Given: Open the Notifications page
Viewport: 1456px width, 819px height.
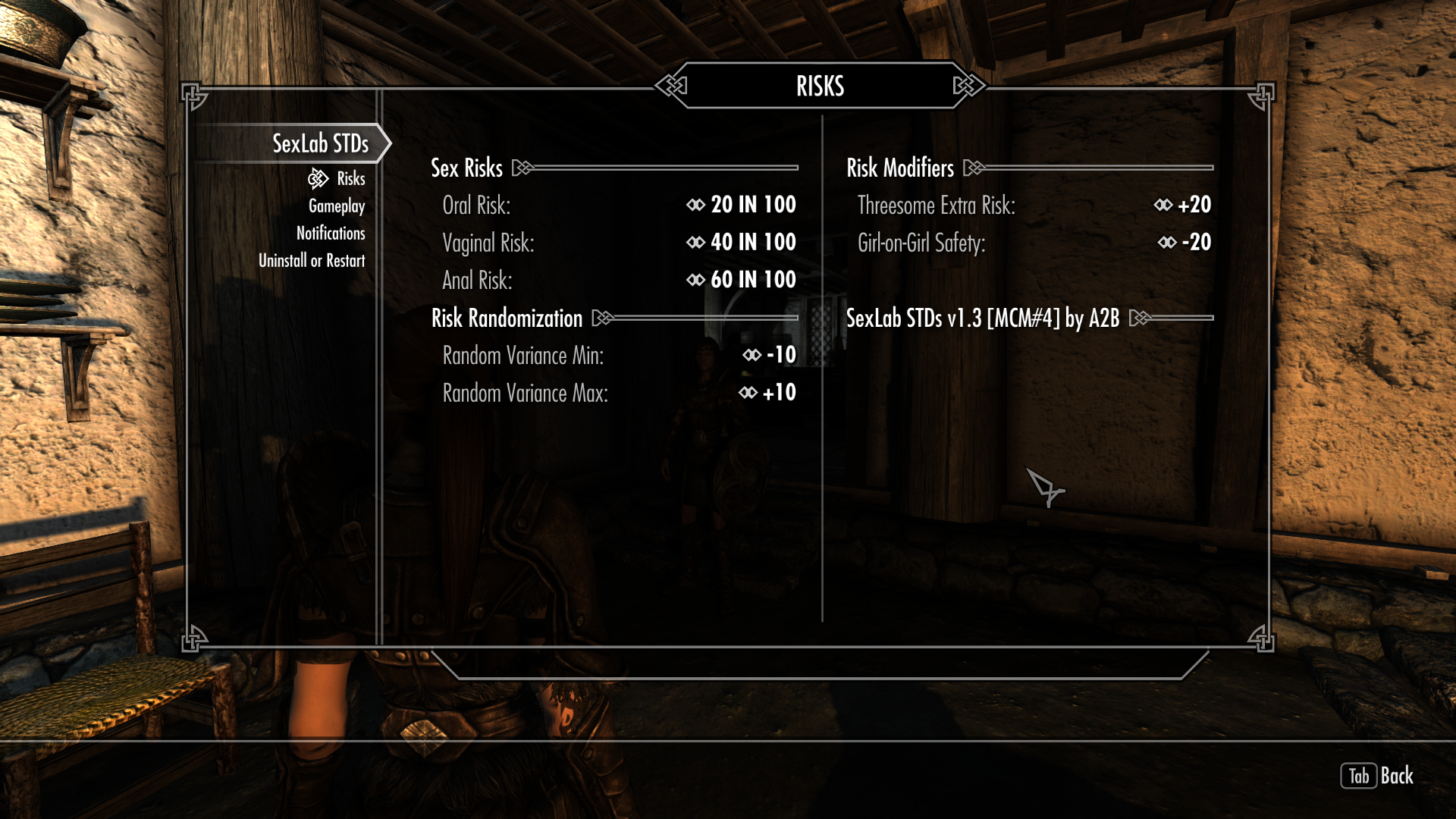Looking at the screenshot, I should (331, 234).
